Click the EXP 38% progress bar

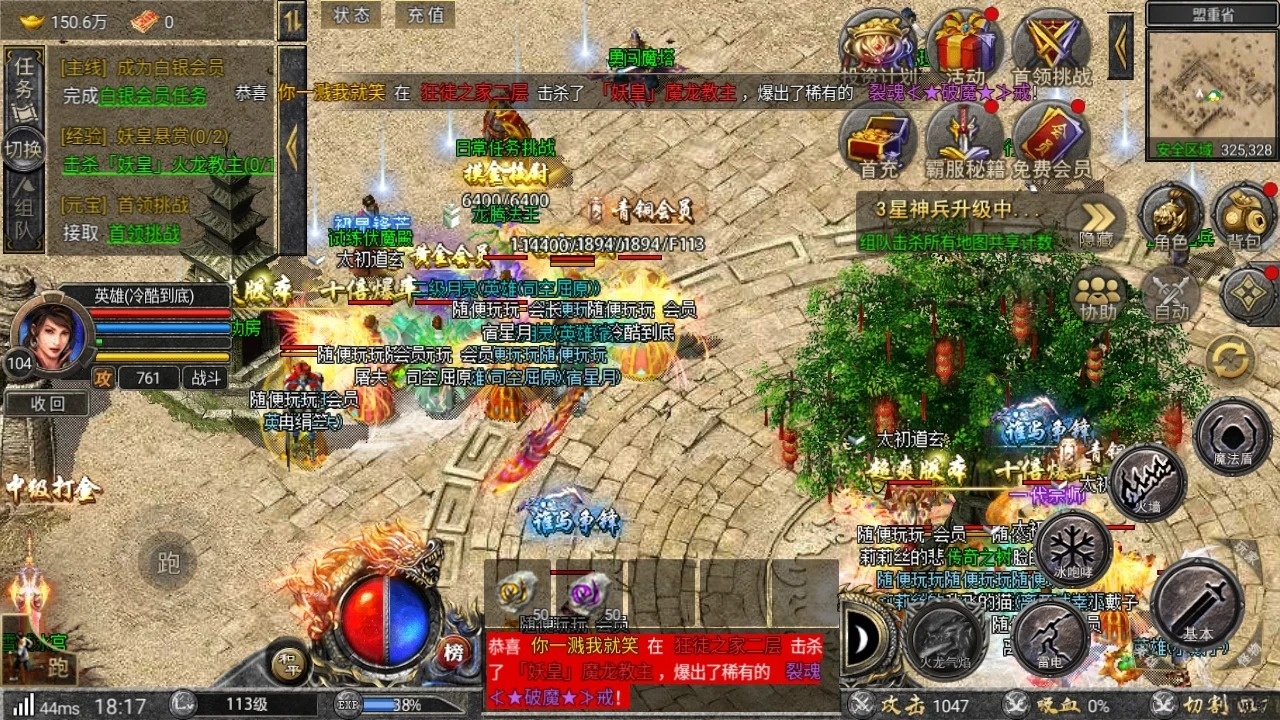[x=400, y=703]
